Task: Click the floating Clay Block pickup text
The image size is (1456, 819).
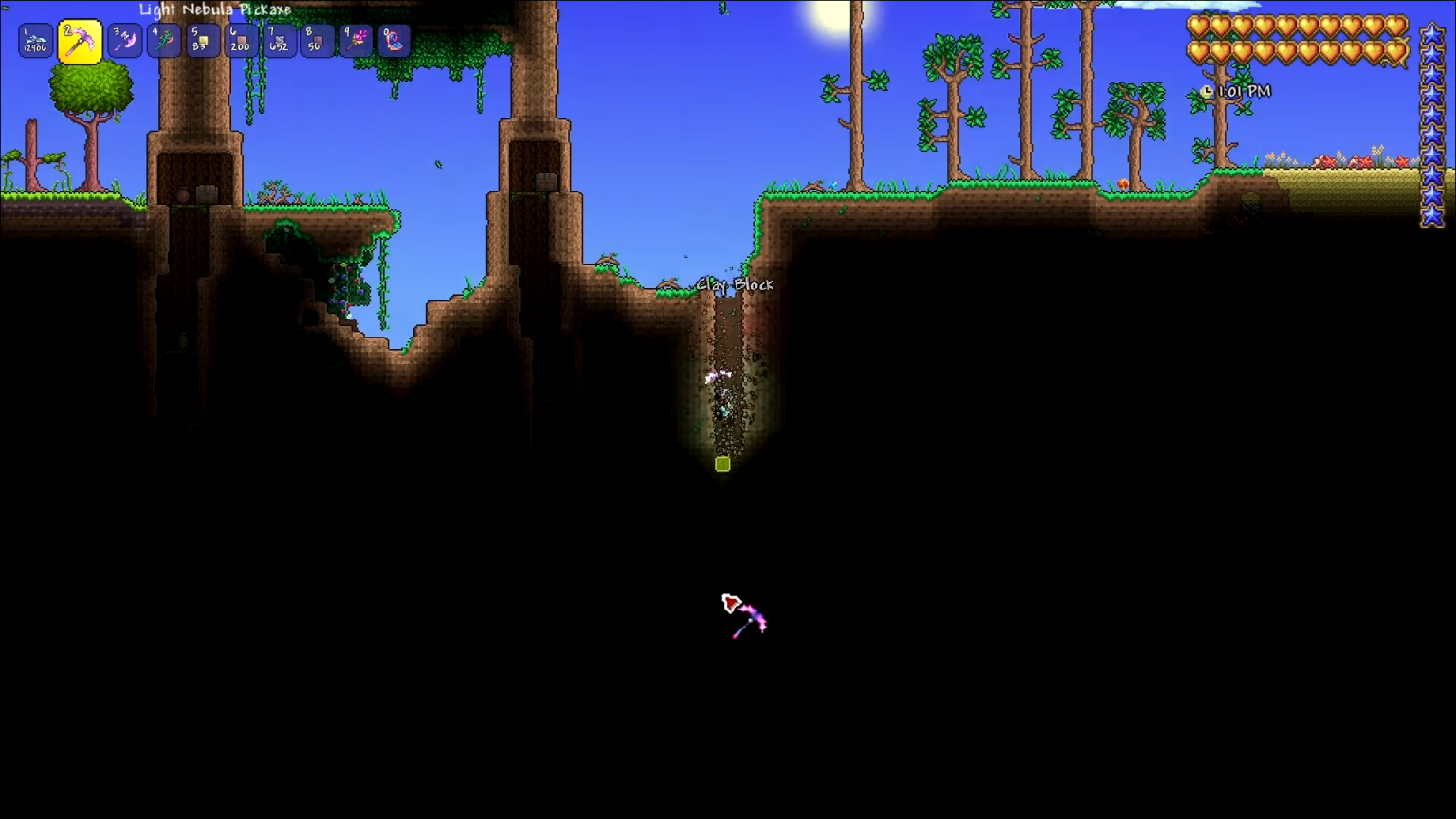Action: [736, 284]
